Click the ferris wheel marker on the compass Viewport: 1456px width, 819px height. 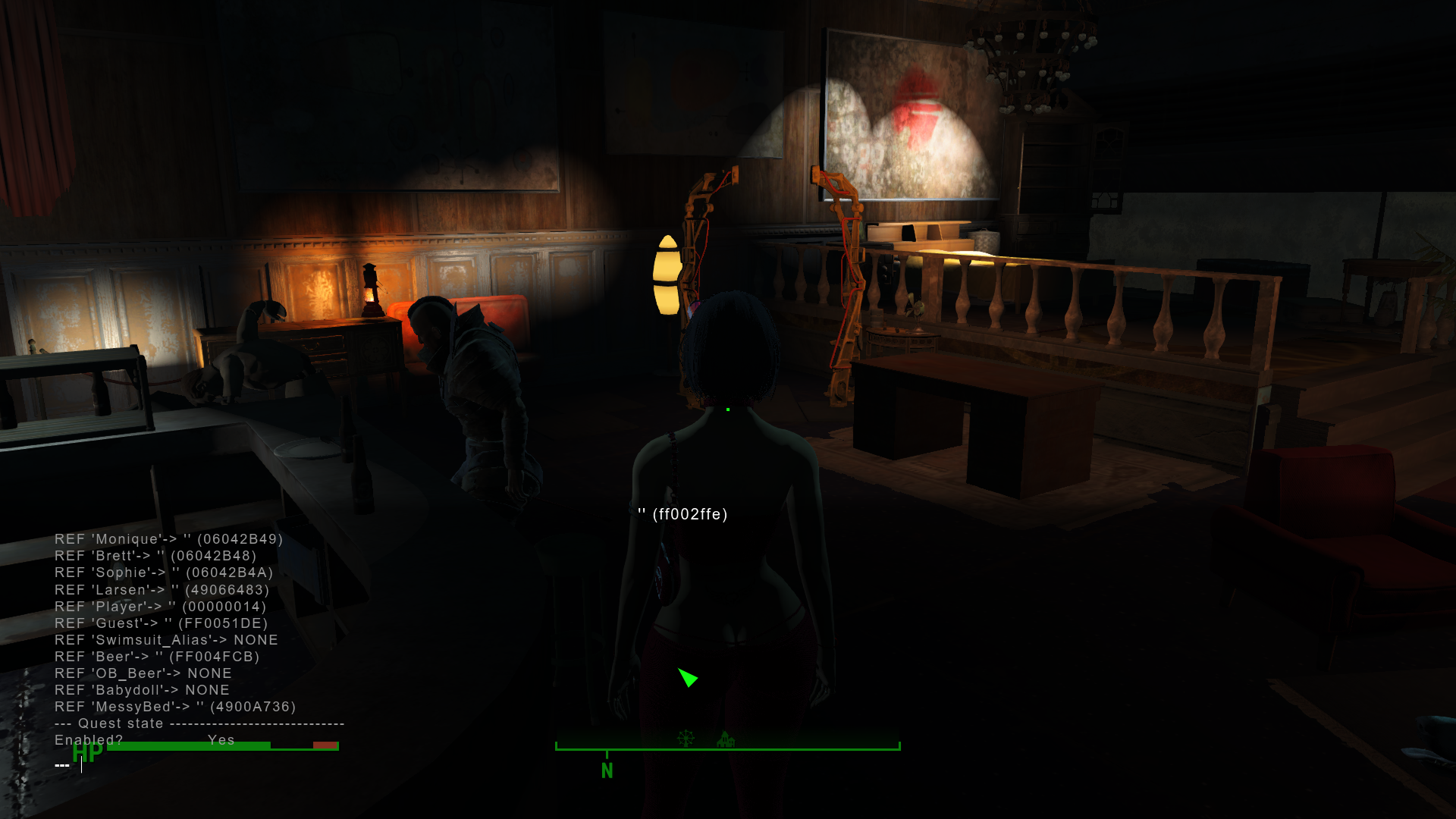click(686, 737)
